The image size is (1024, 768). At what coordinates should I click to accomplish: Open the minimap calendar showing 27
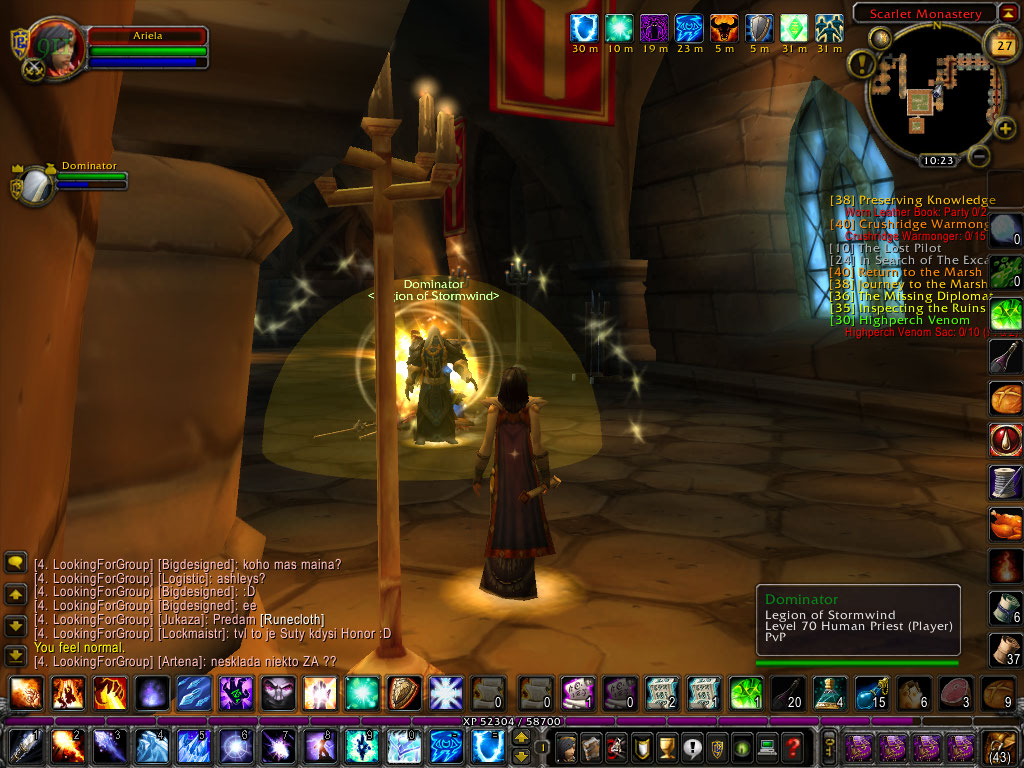tap(1001, 44)
